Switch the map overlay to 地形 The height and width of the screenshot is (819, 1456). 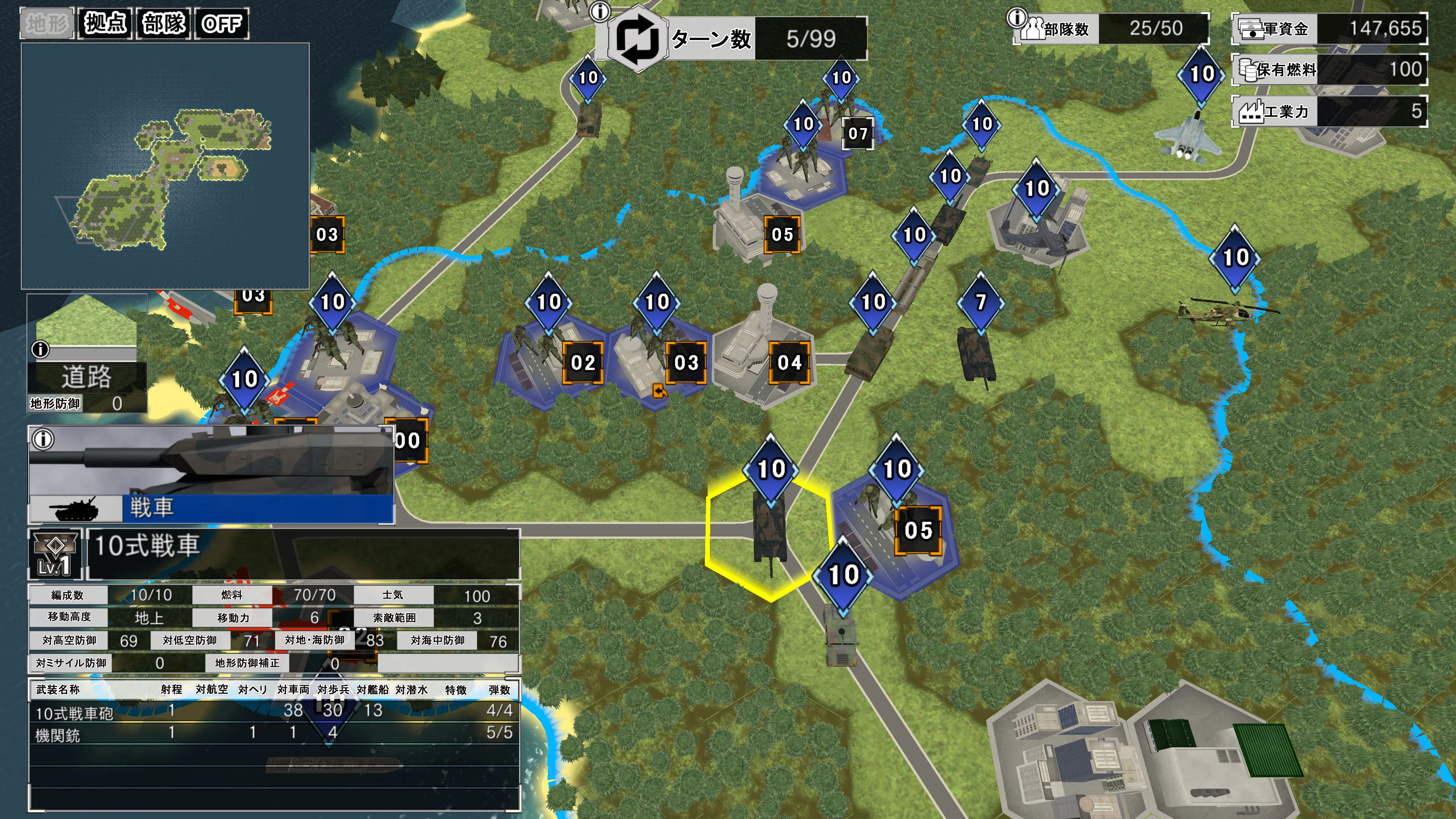[47, 24]
